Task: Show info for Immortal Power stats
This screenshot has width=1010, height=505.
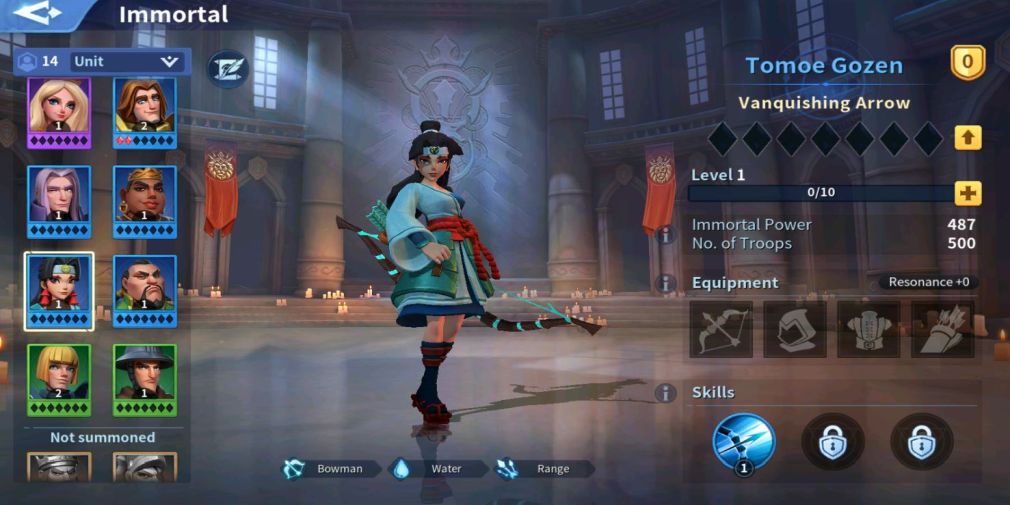Action: pos(664,234)
